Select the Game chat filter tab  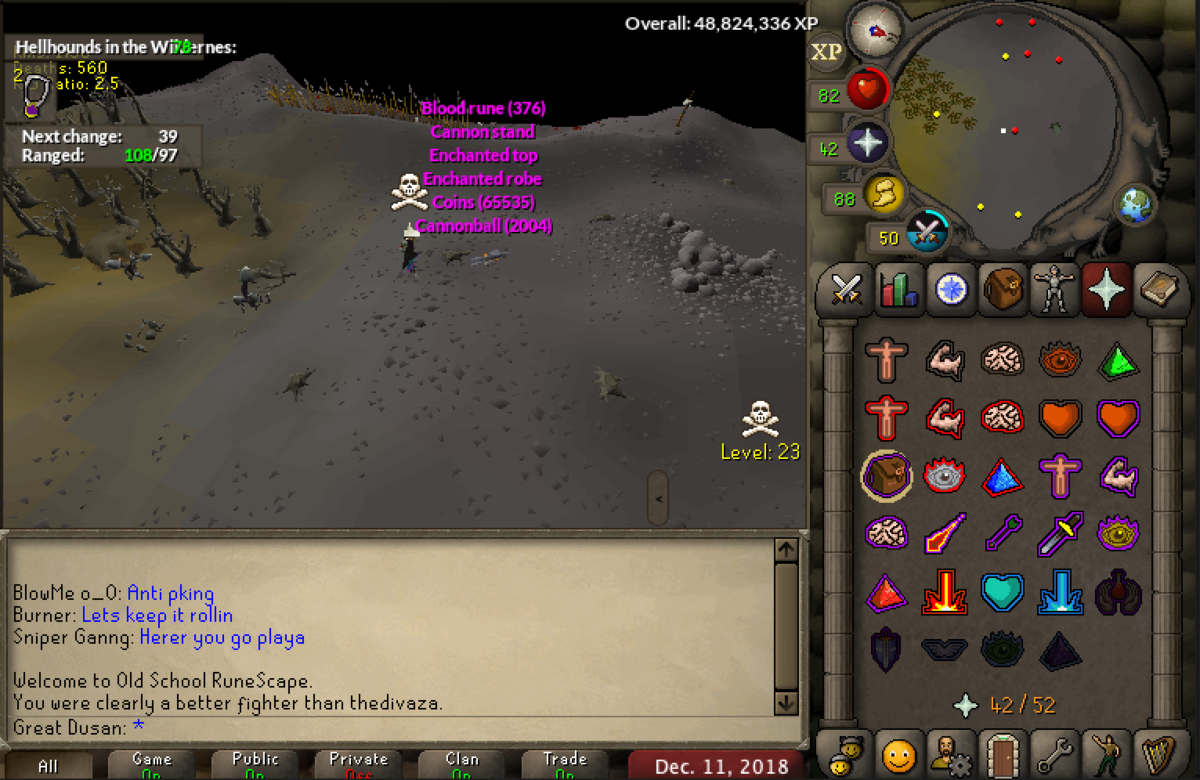(152, 765)
